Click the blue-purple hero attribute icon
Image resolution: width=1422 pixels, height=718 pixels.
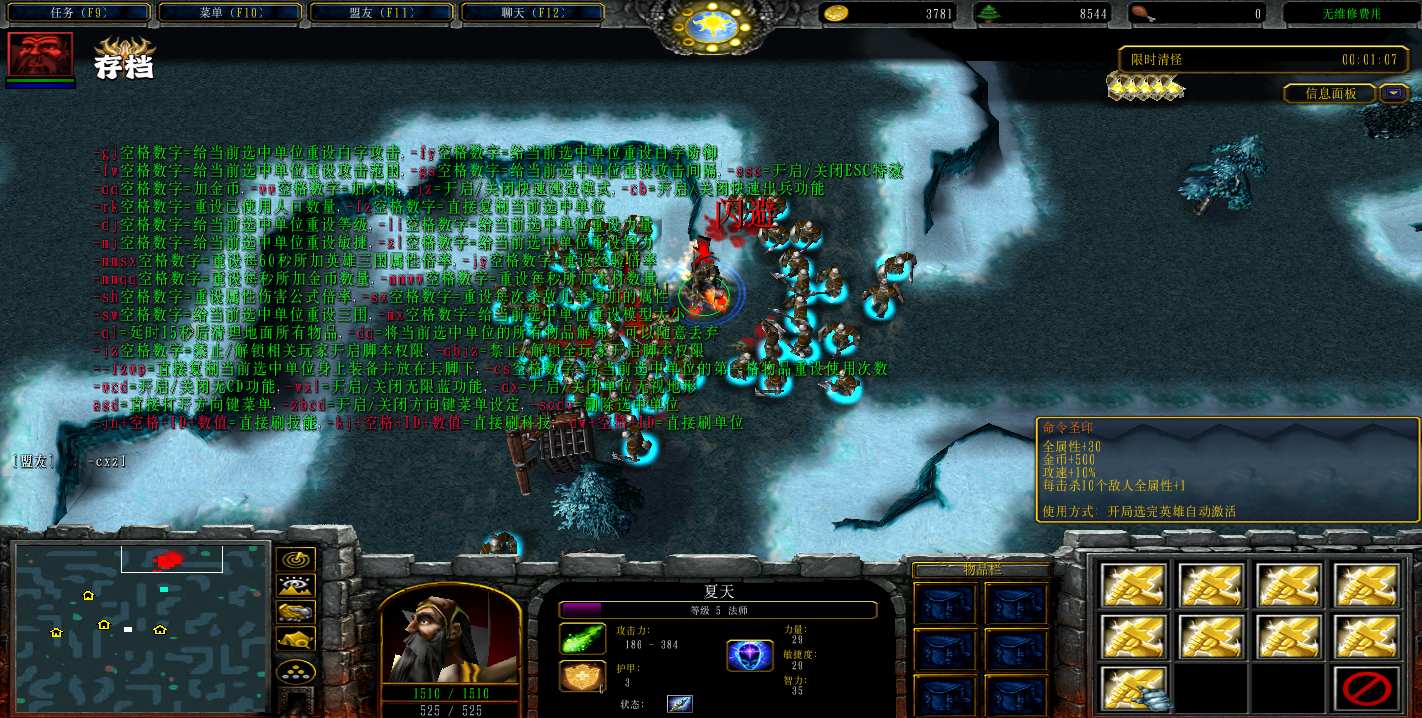tap(748, 655)
